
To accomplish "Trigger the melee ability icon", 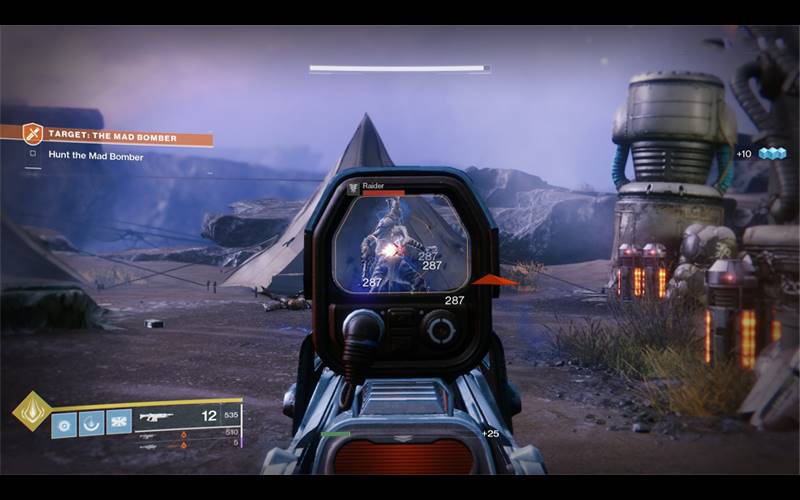I will (118, 424).
